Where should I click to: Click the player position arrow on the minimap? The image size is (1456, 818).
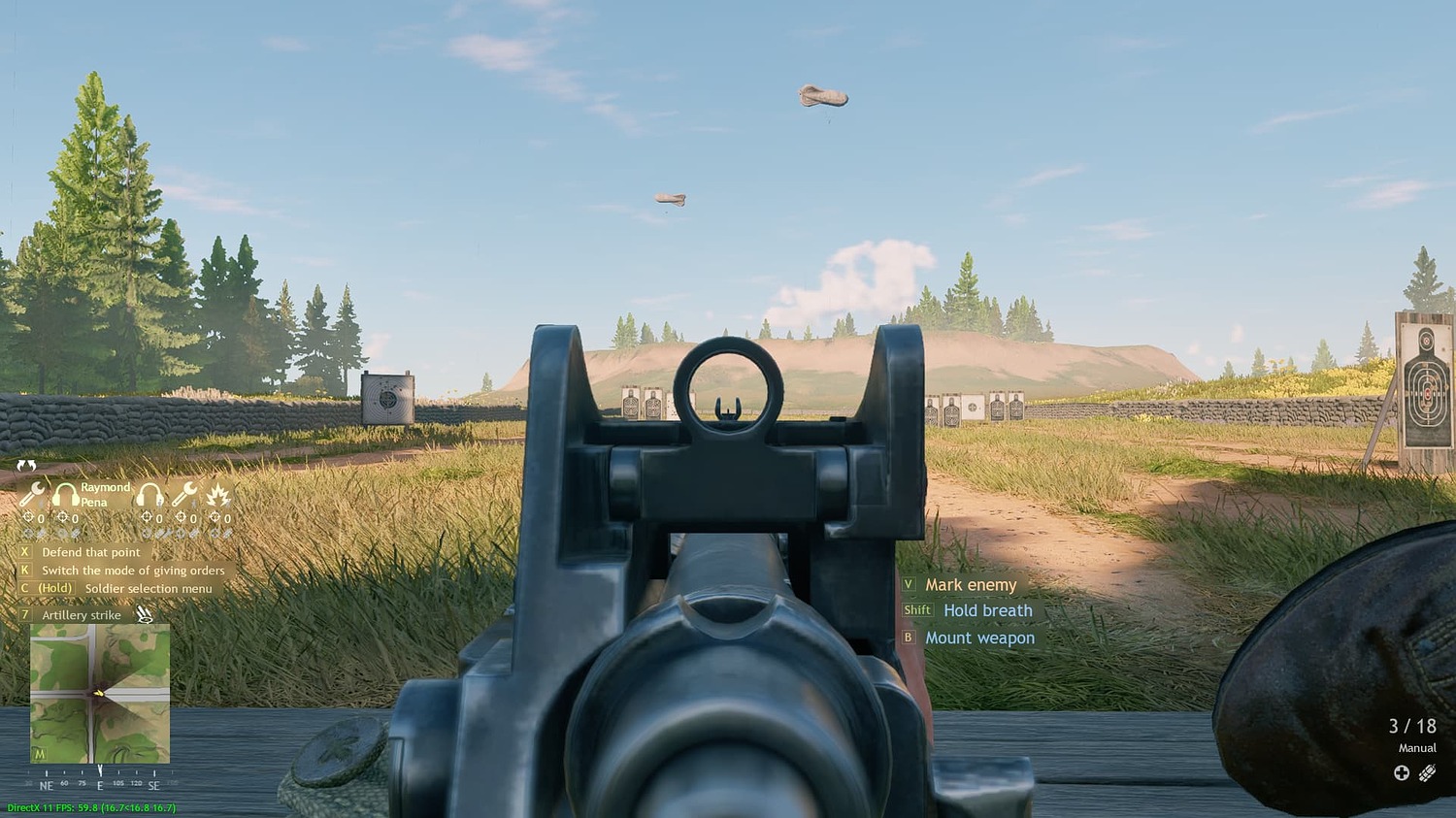pos(100,692)
